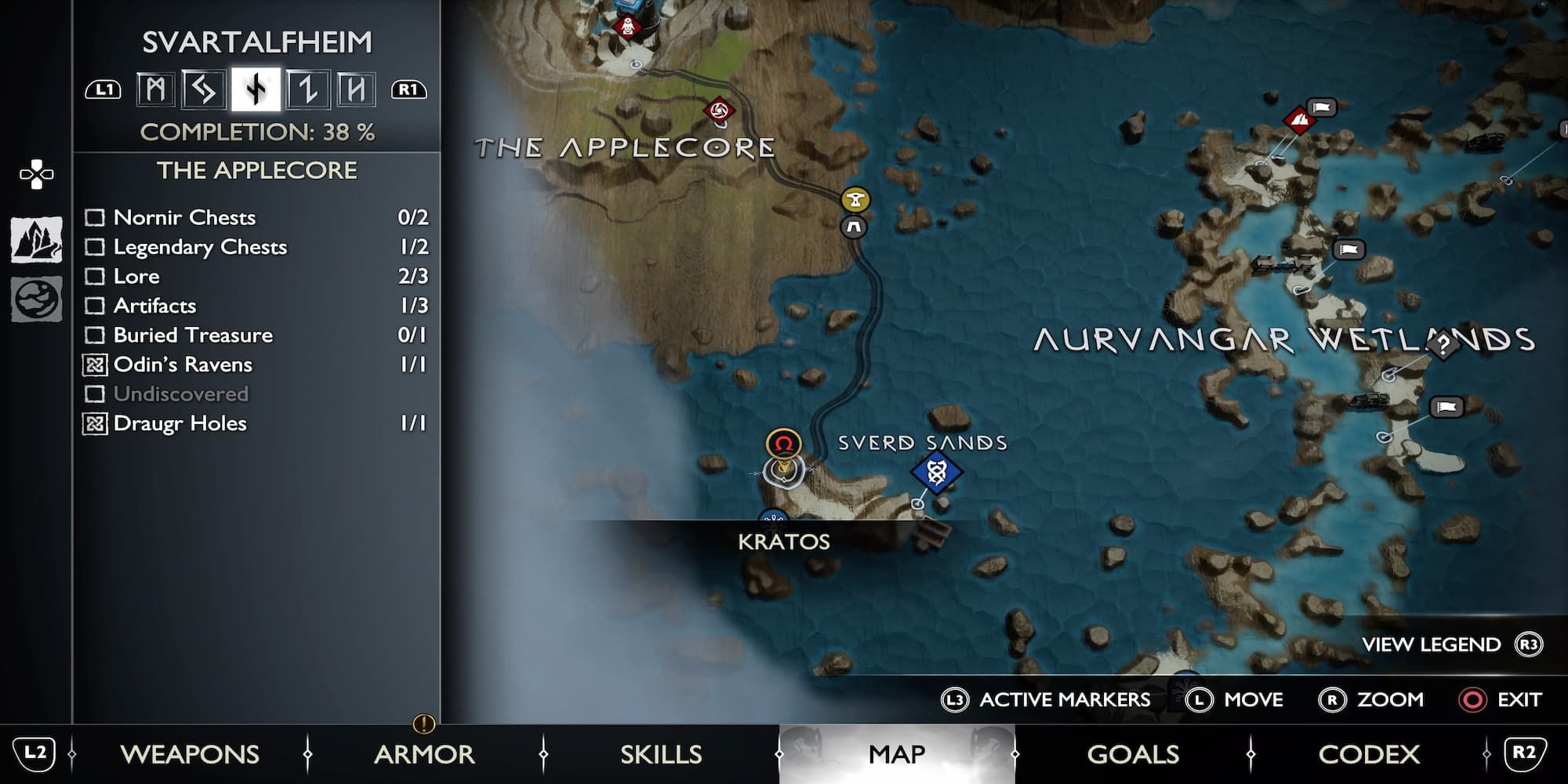
Task: Check the Nornir Chests checkbox
Action: (x=94, y=218)
